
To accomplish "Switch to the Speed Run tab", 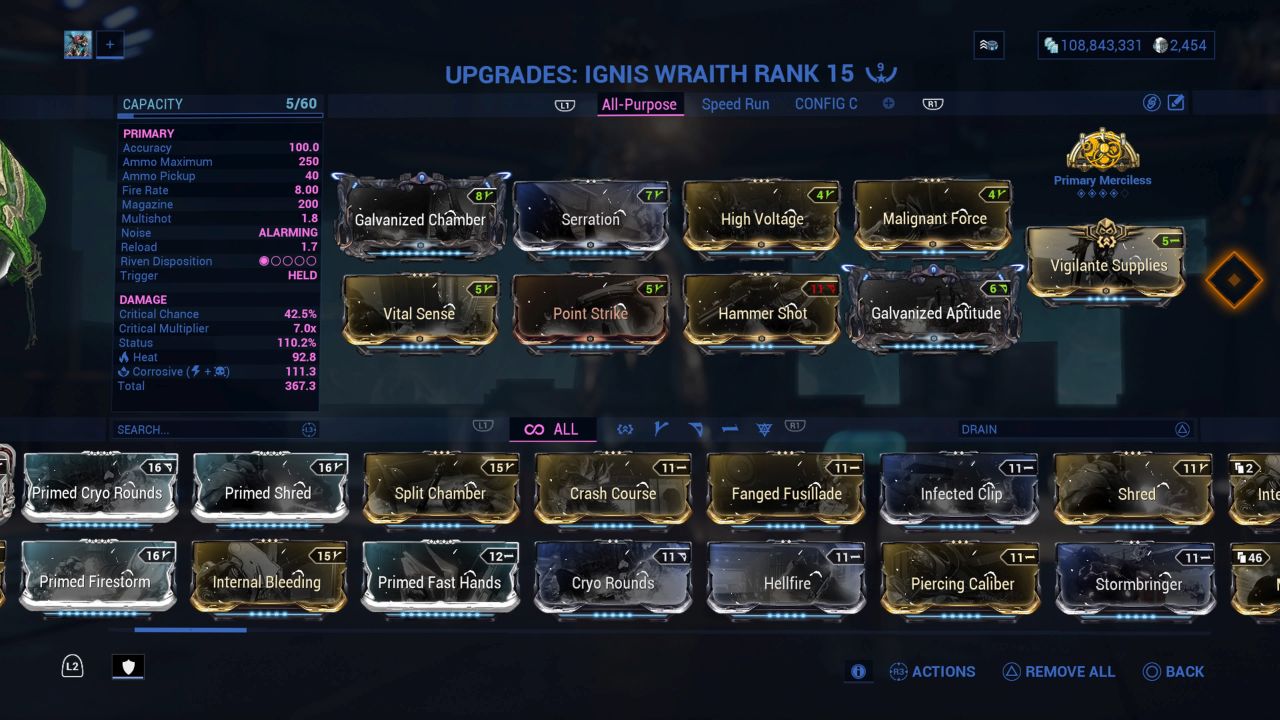I will (735, 103).
